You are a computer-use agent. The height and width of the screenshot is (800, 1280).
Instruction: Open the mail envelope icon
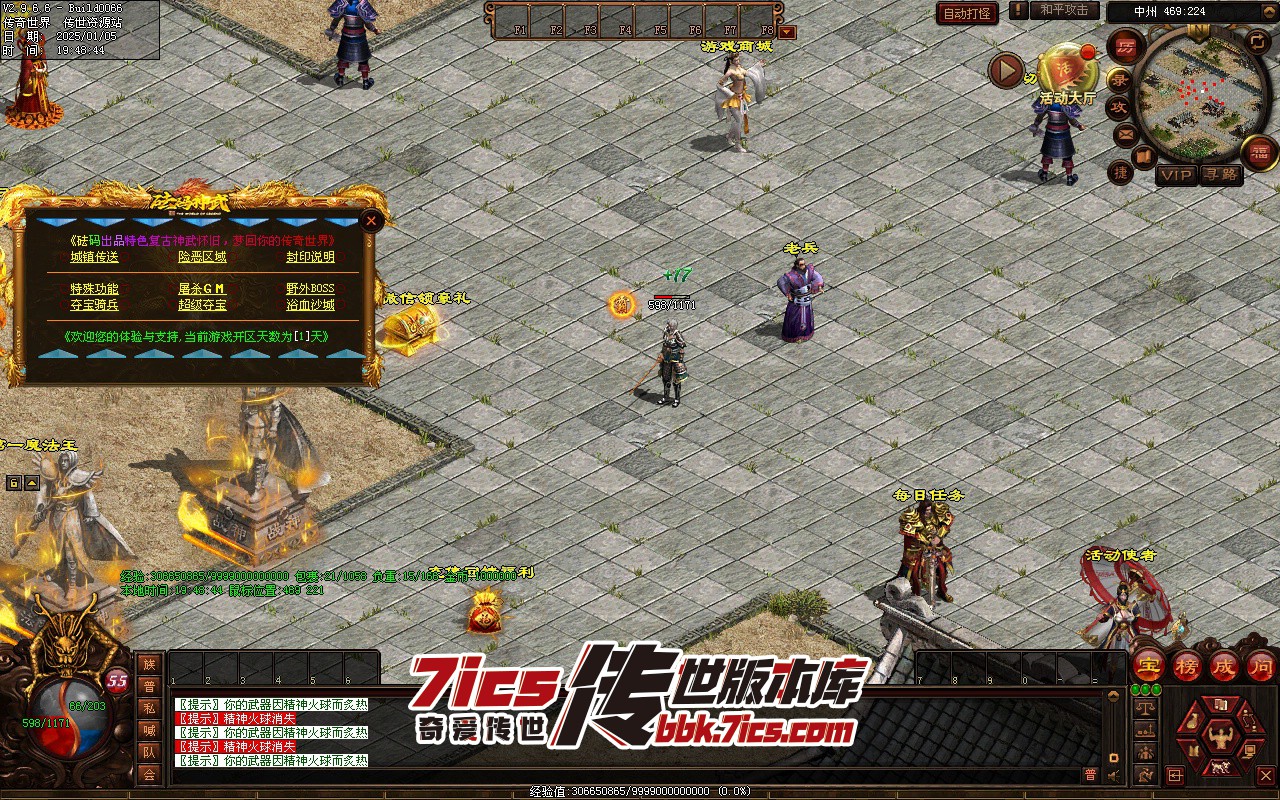tap(1126, 133)
